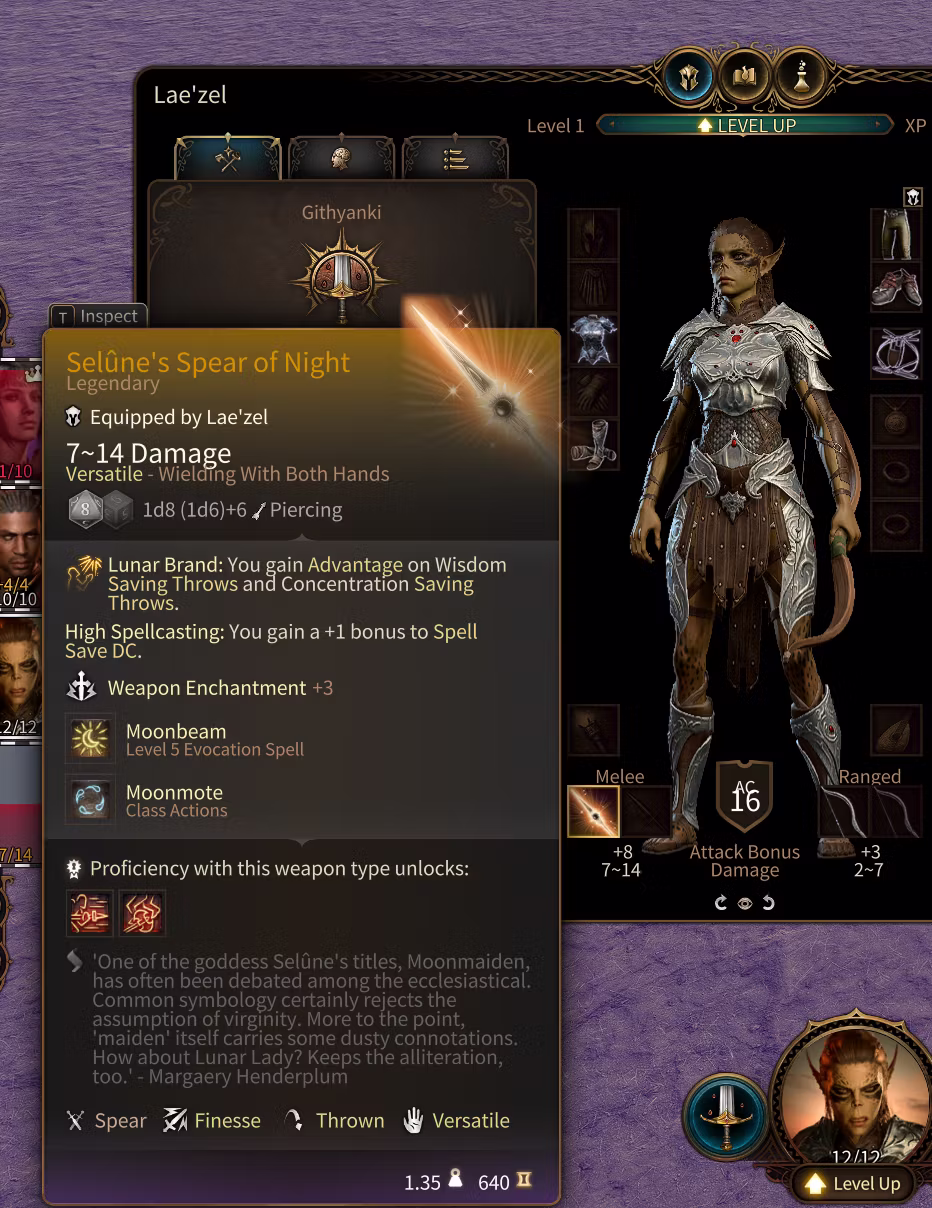Toggle the eye icon under the character model
Screen dimensions: 932x1208
pos(745,903)
